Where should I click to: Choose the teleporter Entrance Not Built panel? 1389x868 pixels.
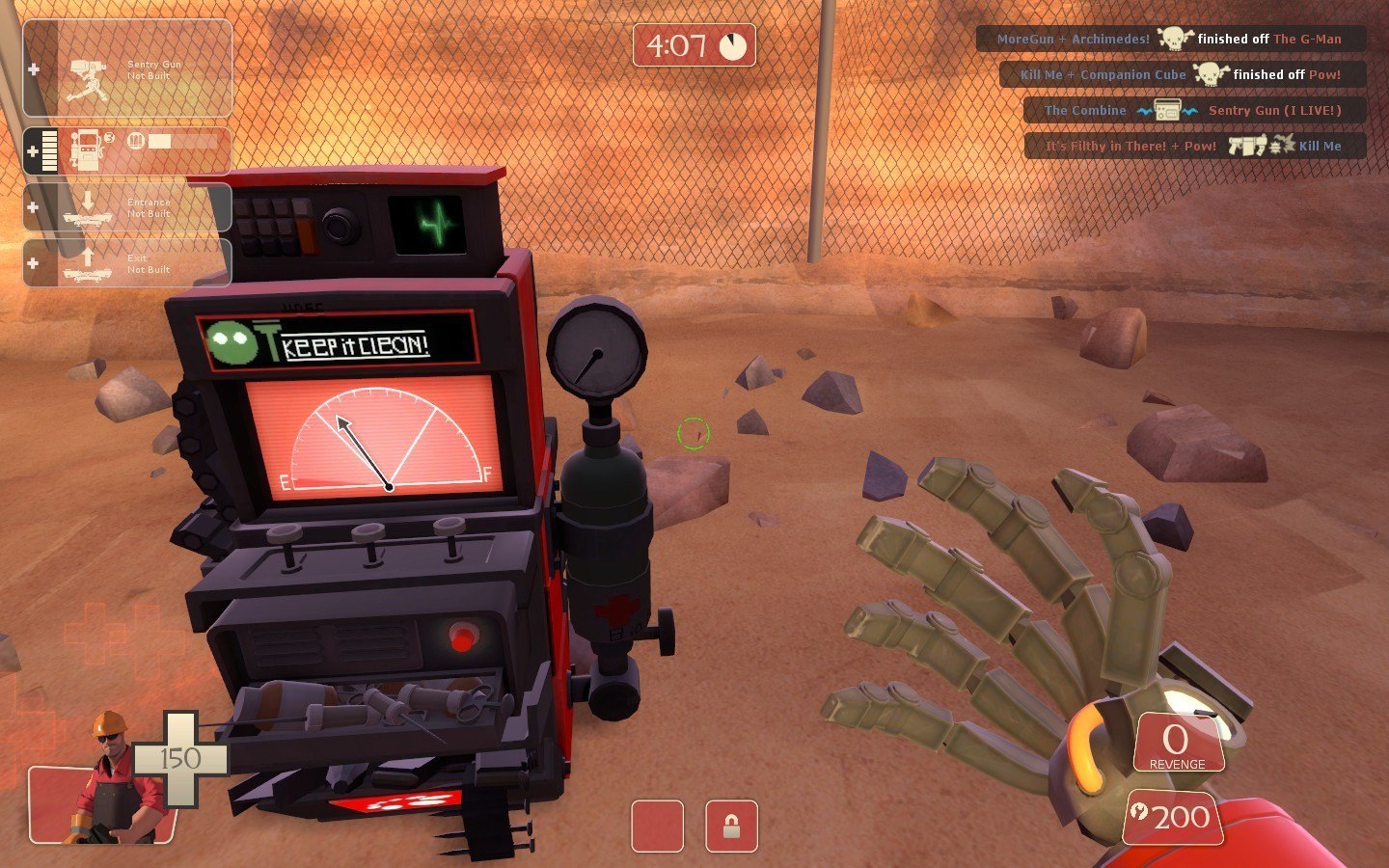[127, 207]
